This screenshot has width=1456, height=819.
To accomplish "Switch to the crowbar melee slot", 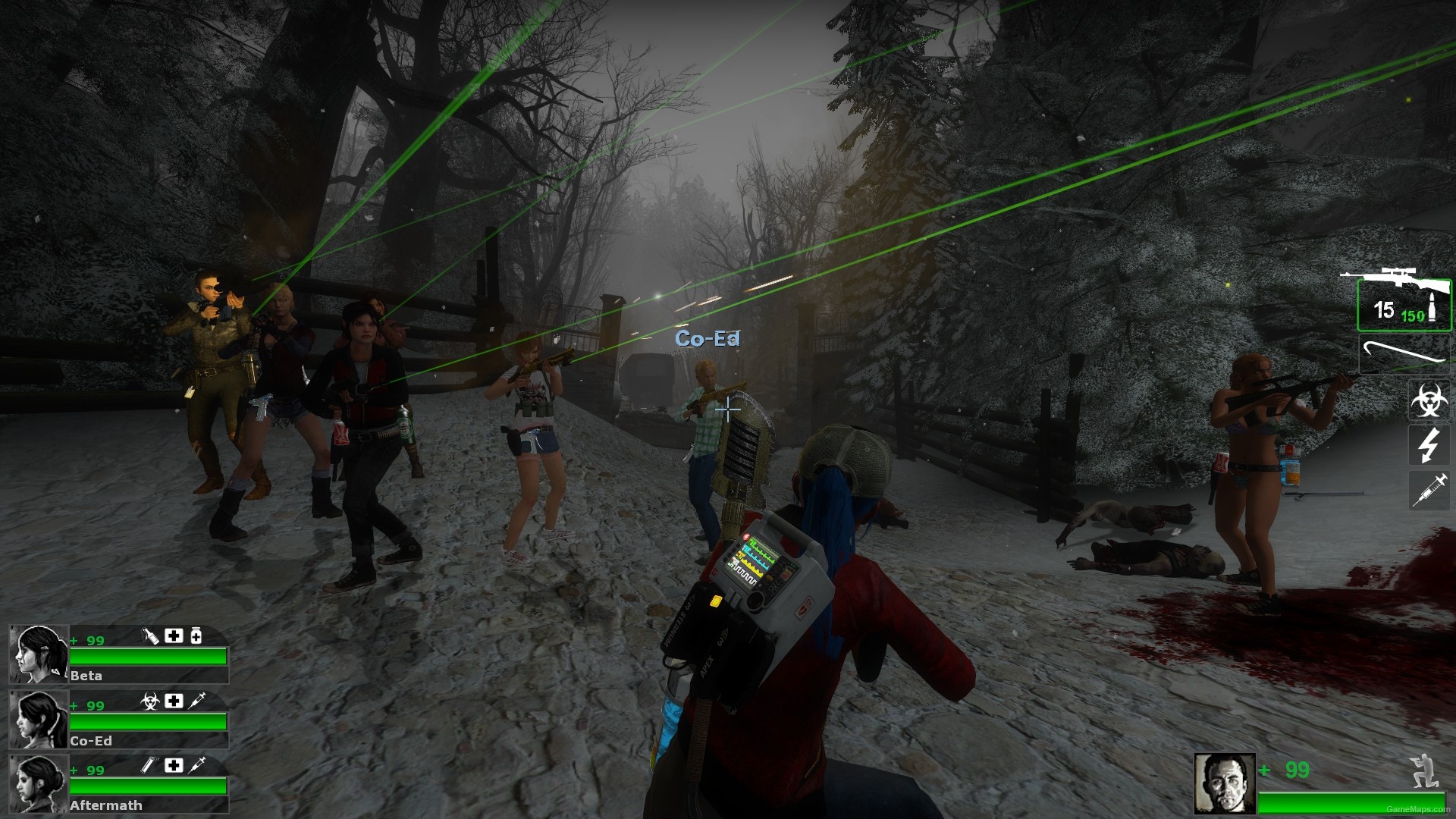I will click(x=1403, y=354).
